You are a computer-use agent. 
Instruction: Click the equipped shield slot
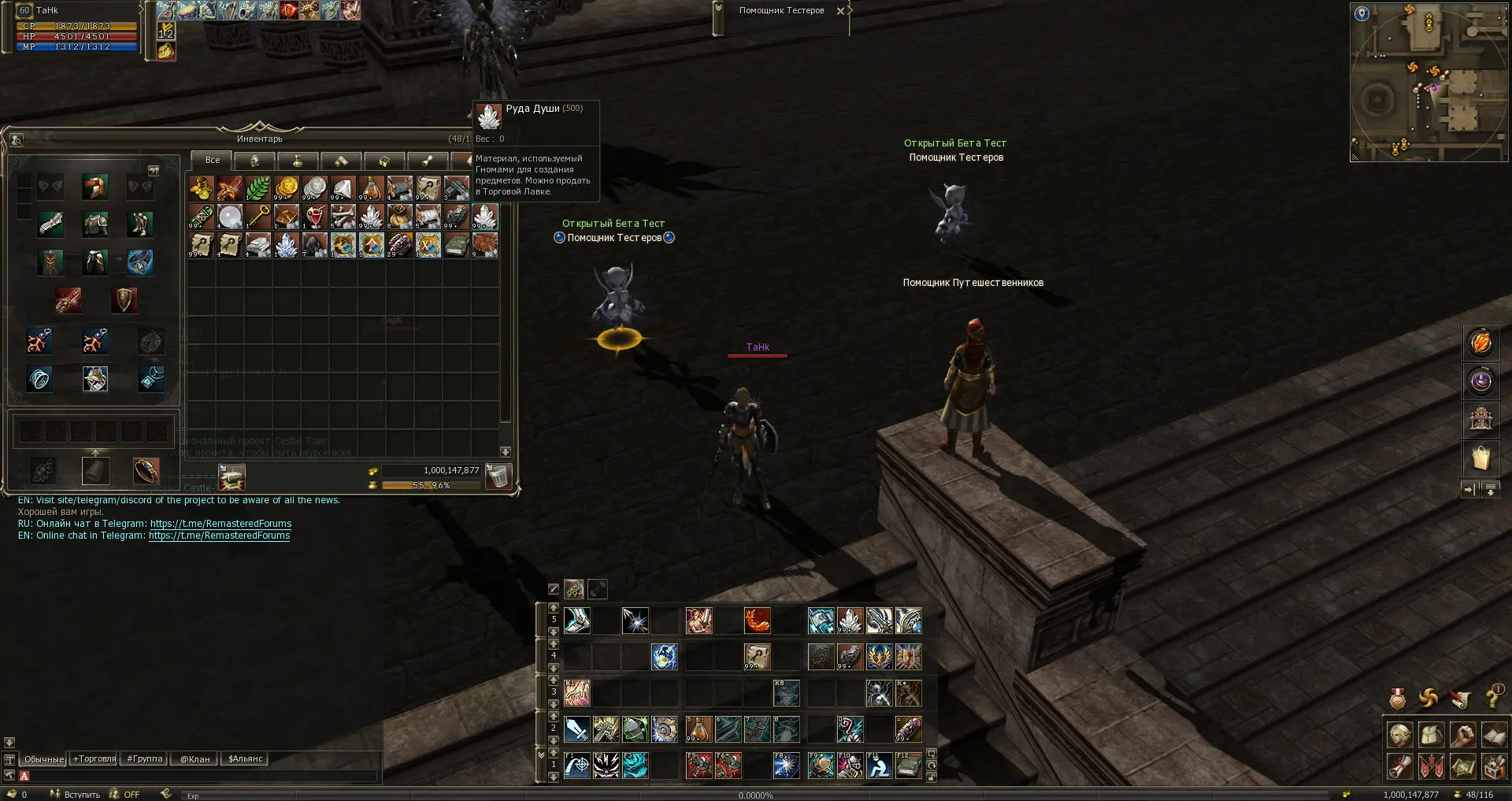click(x=124, y=300)
